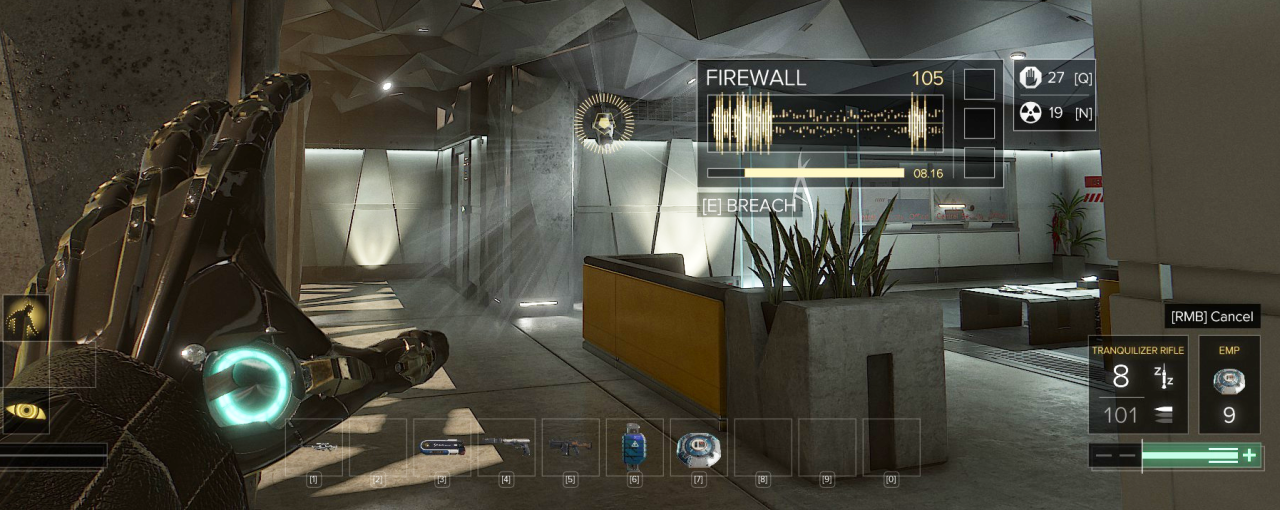Activate the glowing figure augmentation icon
This screenshot has width=1280, height=510.
(25, 318)
